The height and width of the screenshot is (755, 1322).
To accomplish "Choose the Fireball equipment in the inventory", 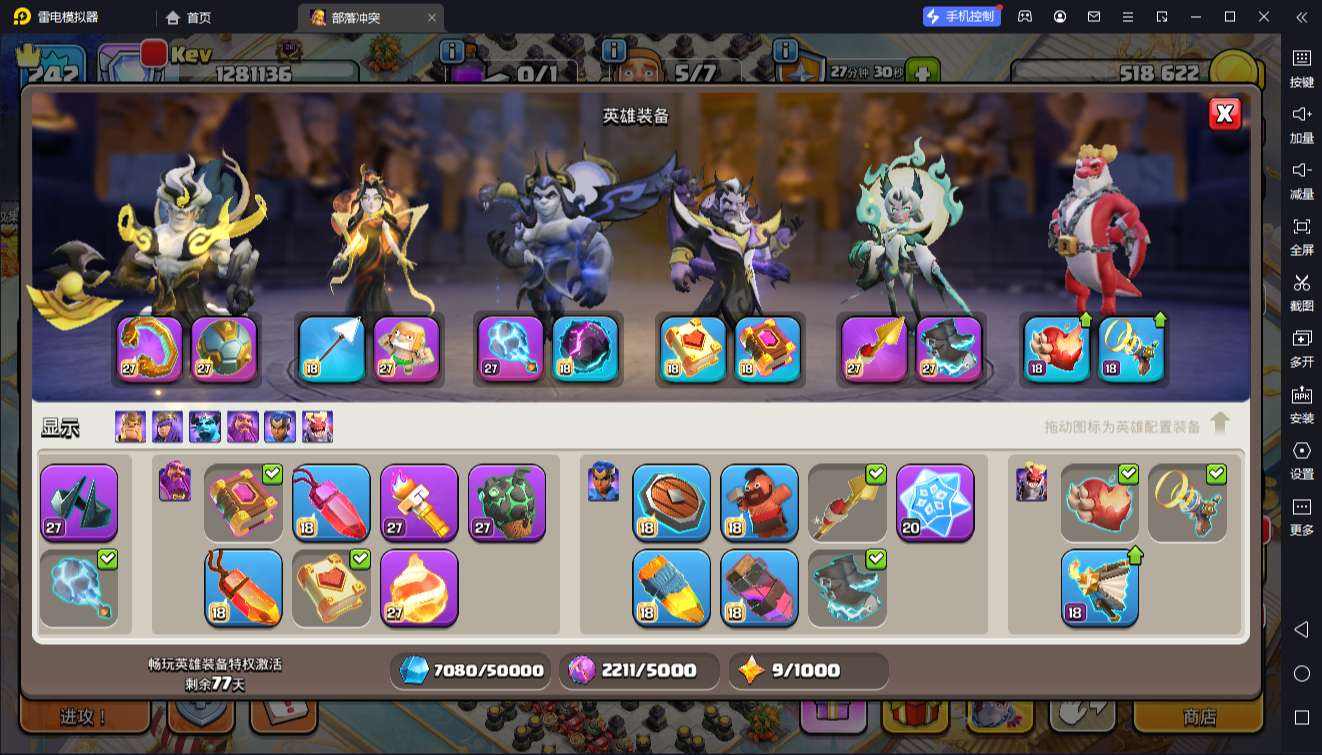I will [419, 588].
